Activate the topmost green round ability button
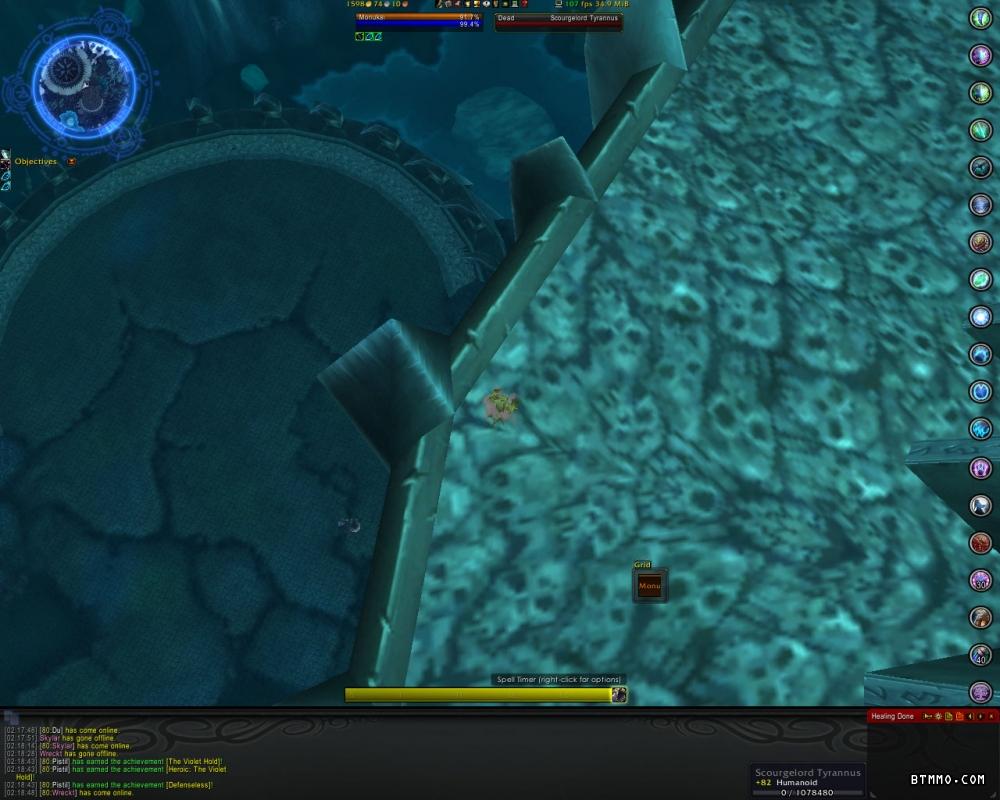This screenshot has height=800, width=1000. 980,18
